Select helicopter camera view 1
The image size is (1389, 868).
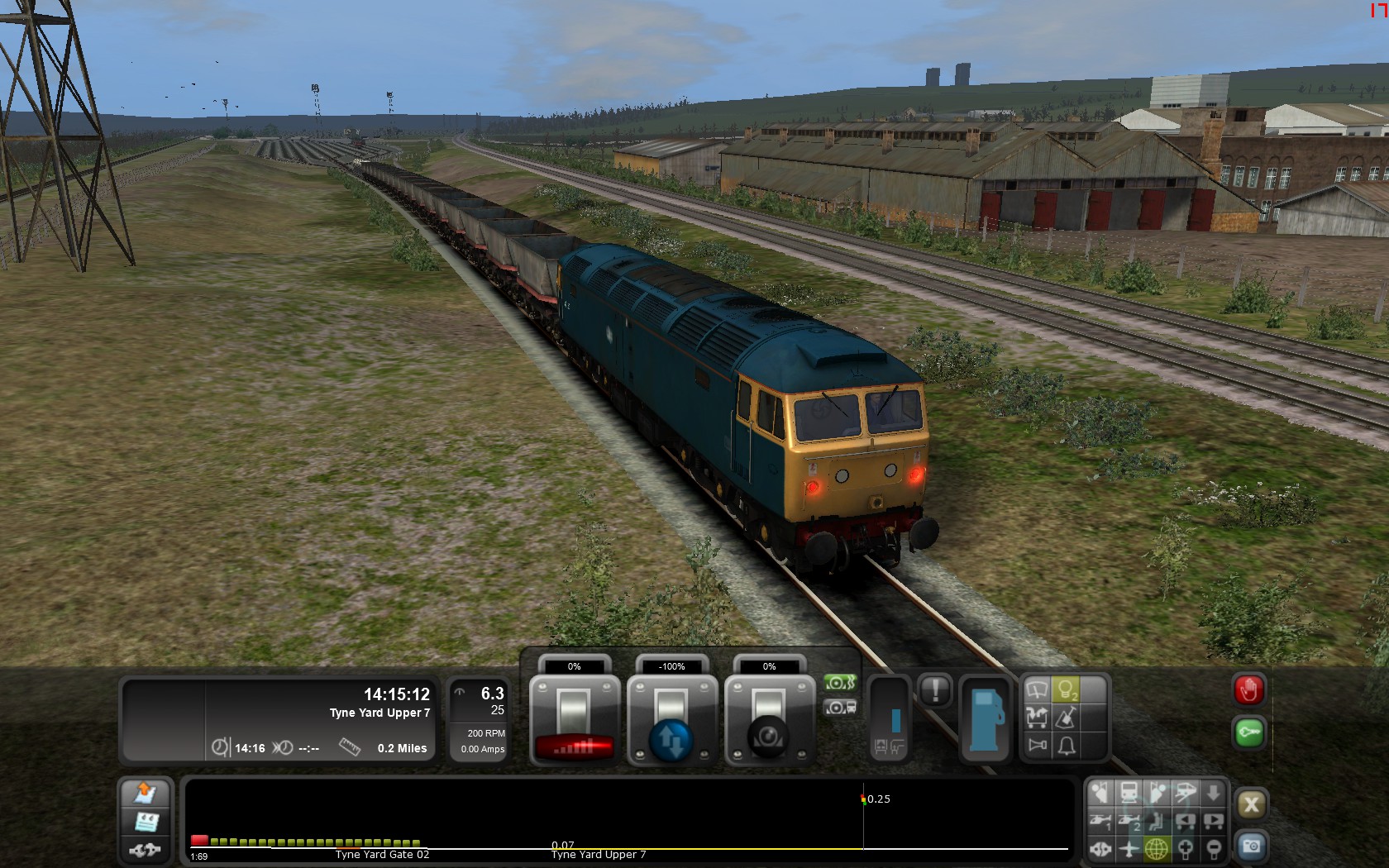pyautogui.click(x=1100, y=821)
